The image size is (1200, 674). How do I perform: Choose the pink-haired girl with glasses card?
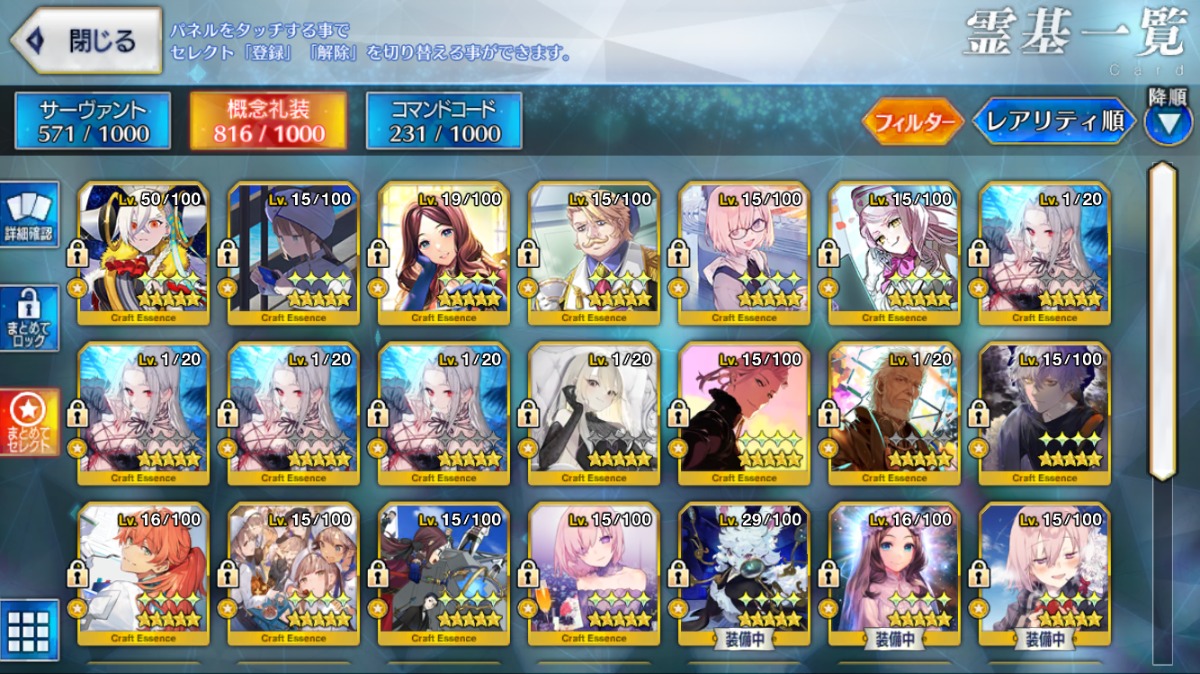pyautogui.click(x=744, y=254)
